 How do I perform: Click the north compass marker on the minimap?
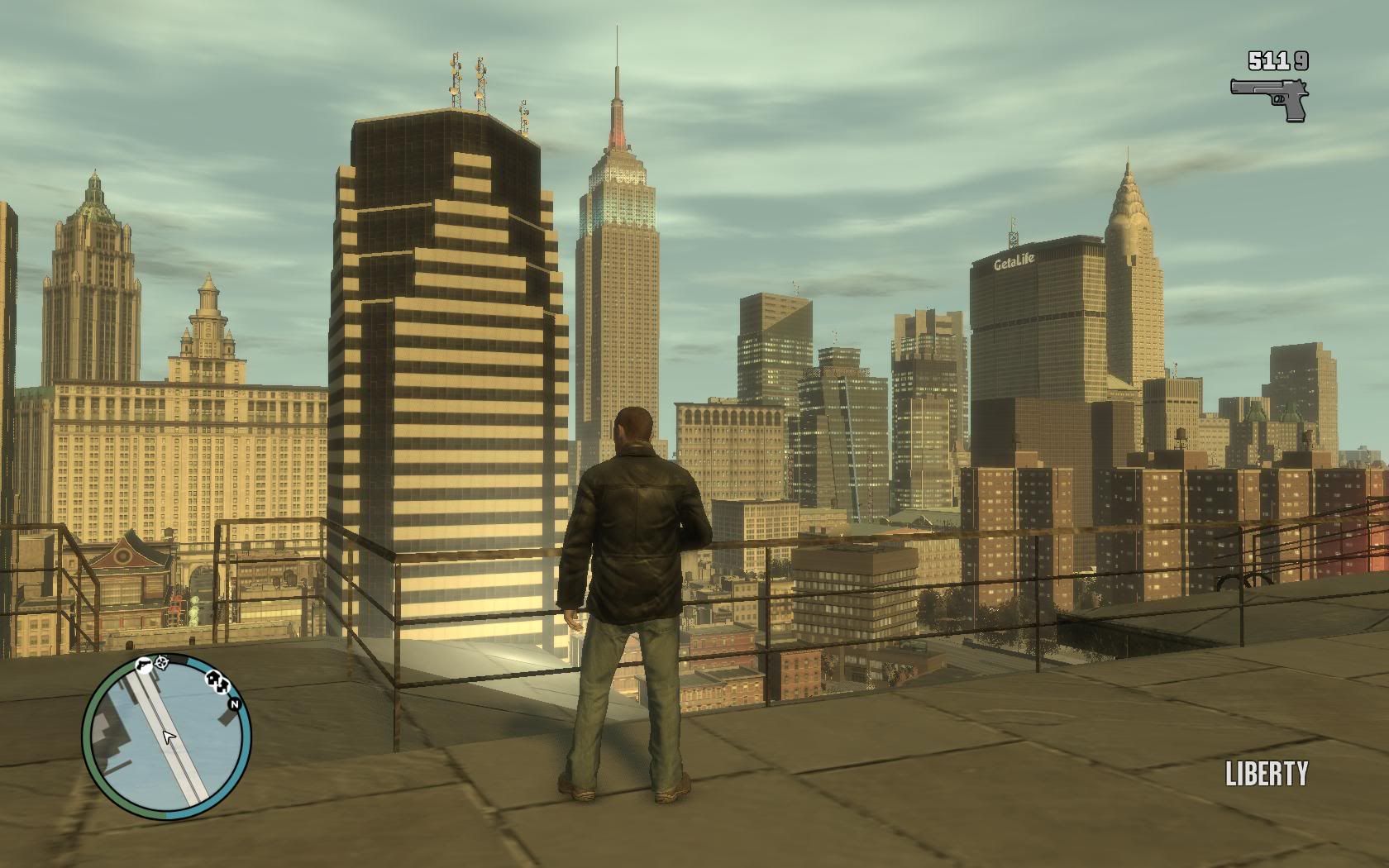234,704
